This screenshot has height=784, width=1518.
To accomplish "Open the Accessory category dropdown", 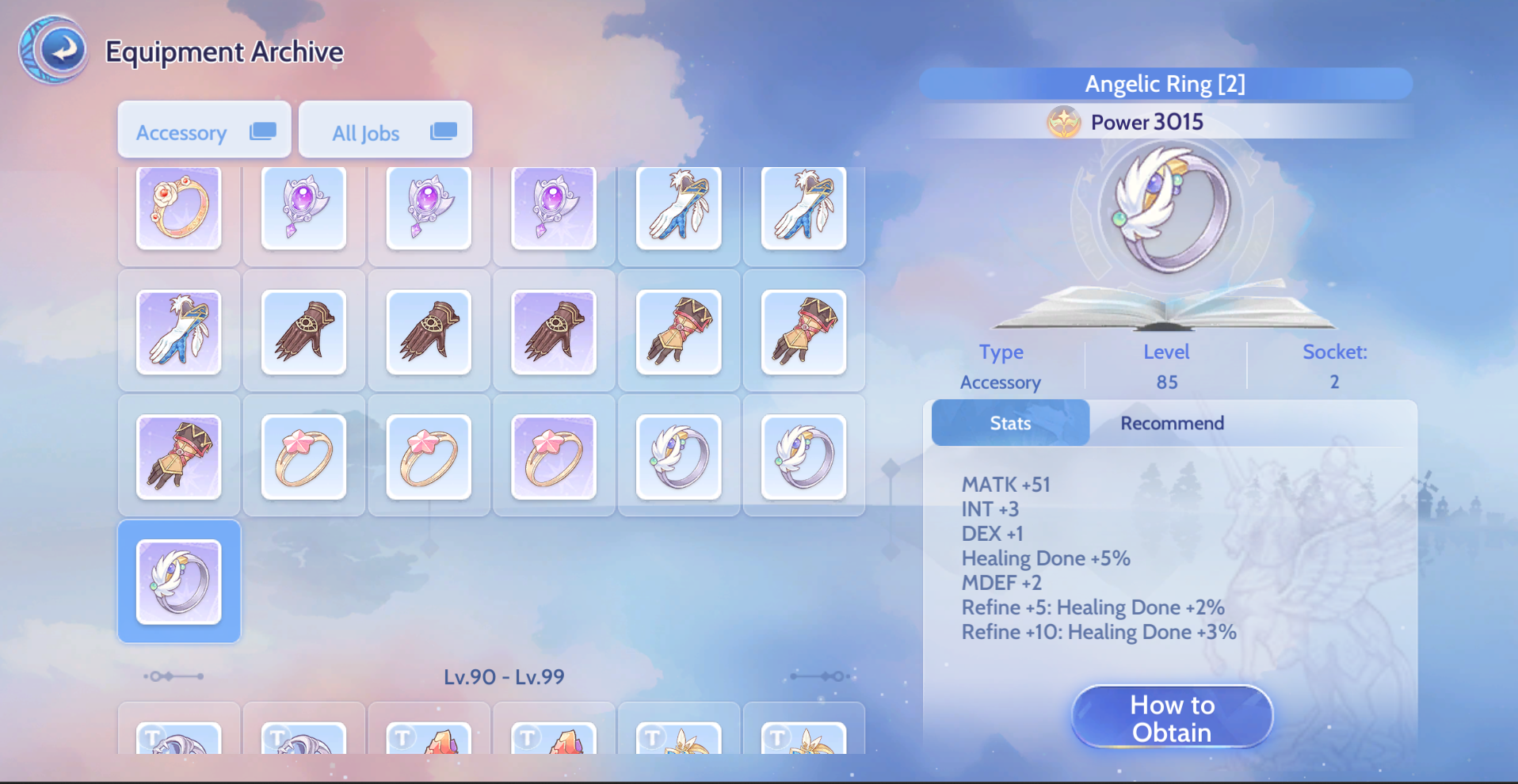I will (x=204, y=129).
